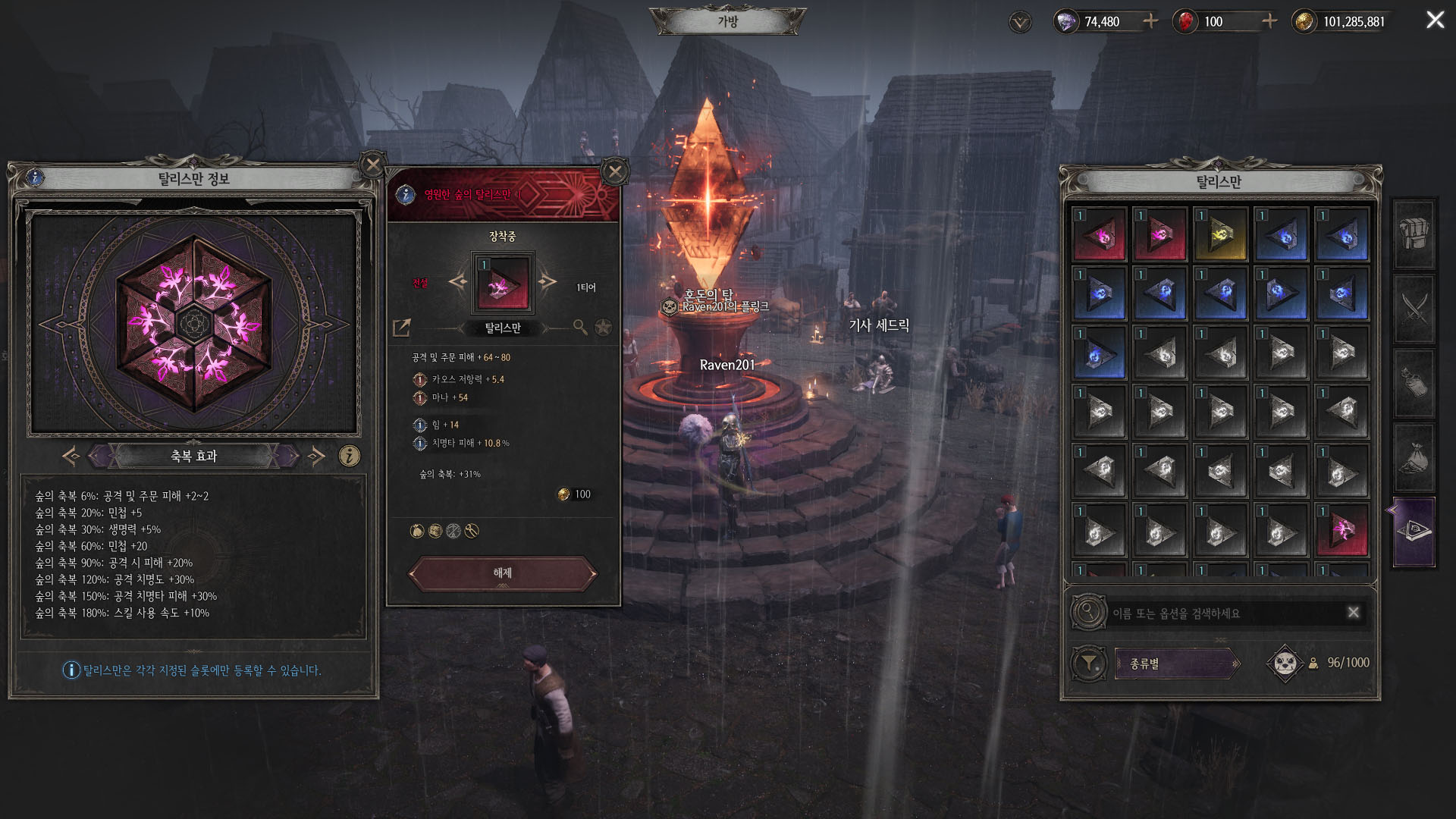
Task: Open the 종류별 sort dropdown
Action: tap(1177, 664)
